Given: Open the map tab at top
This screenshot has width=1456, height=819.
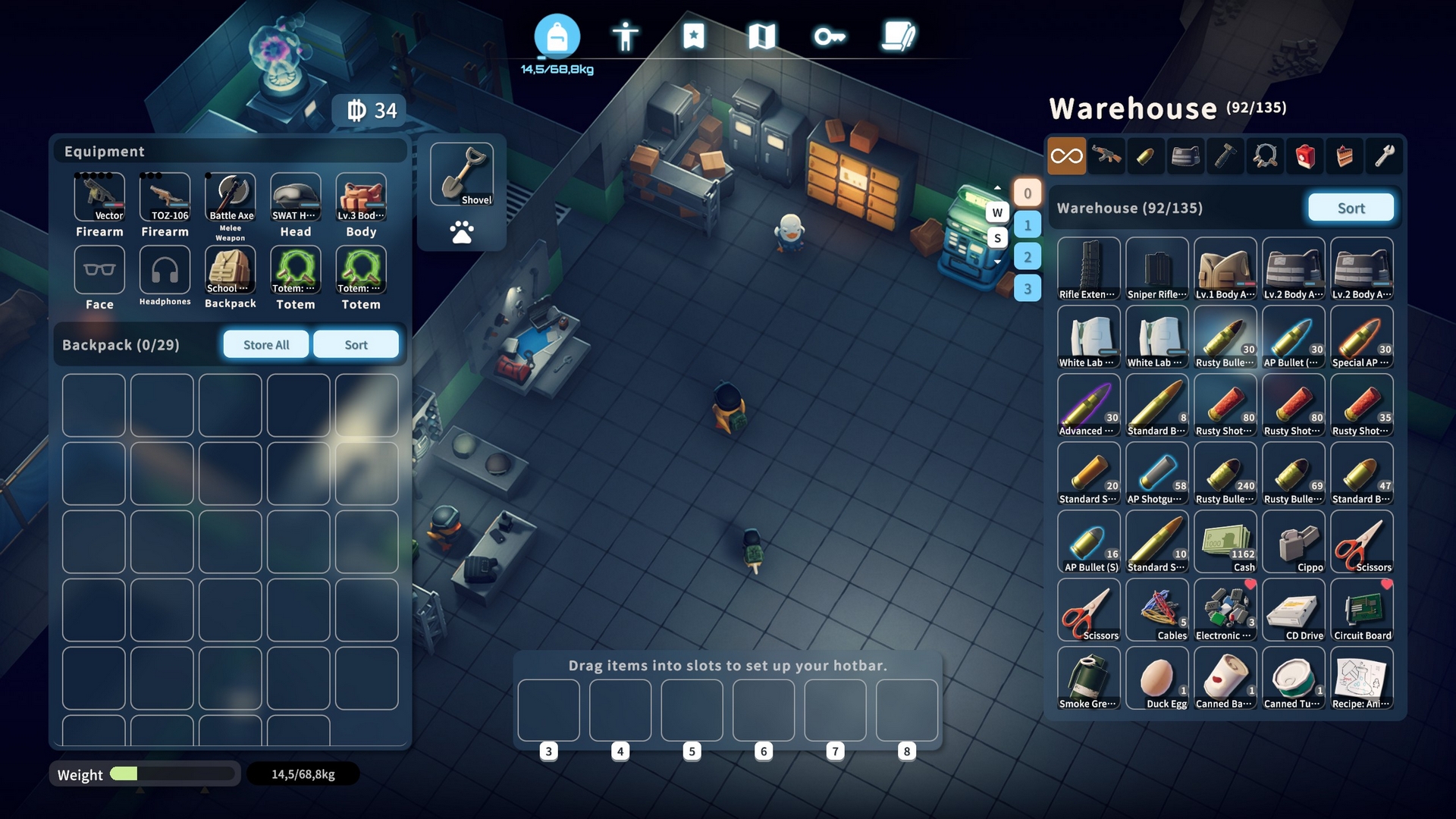Looking at the screenshot, I should [761, 36].
